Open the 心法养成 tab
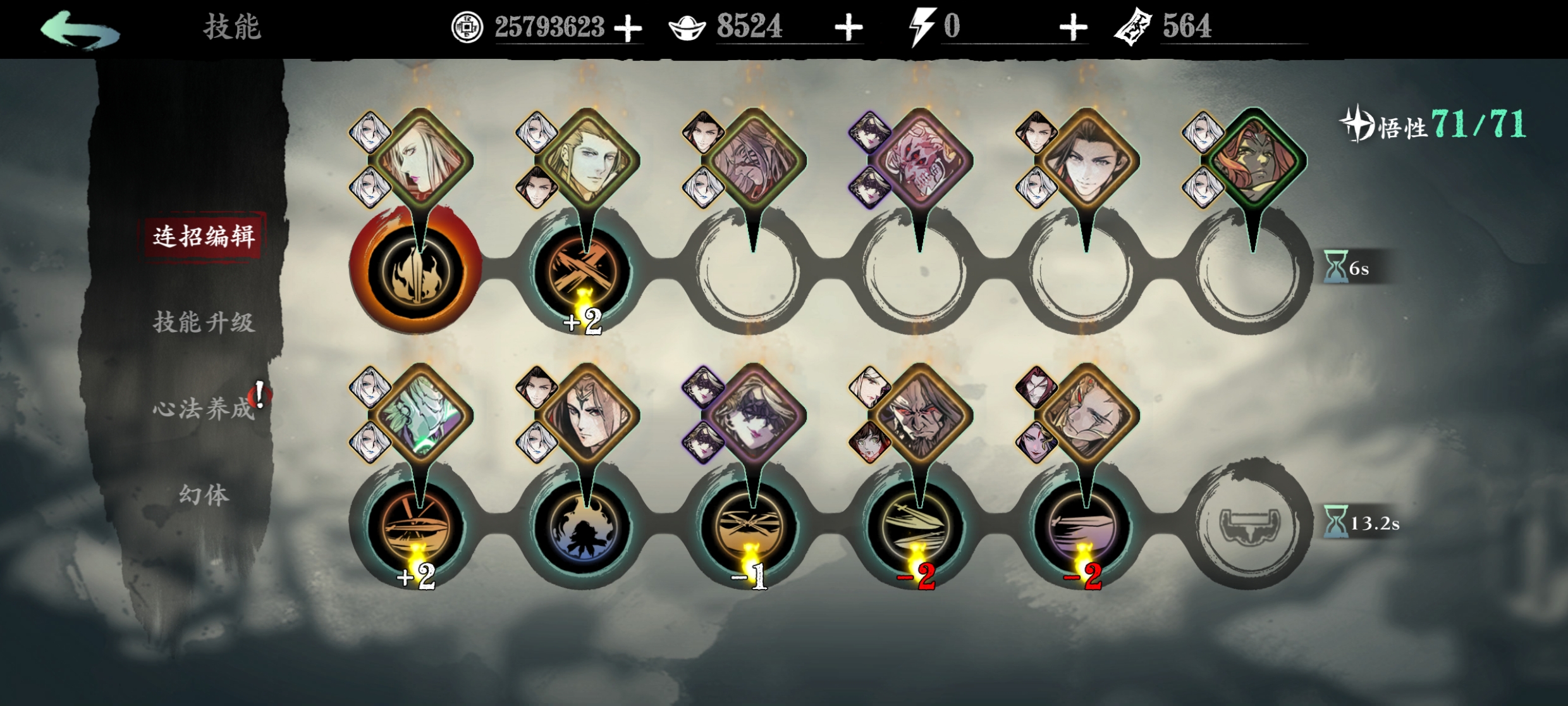Image resolution: width=1568 pixels, height=706 pixels. (203, 409)
